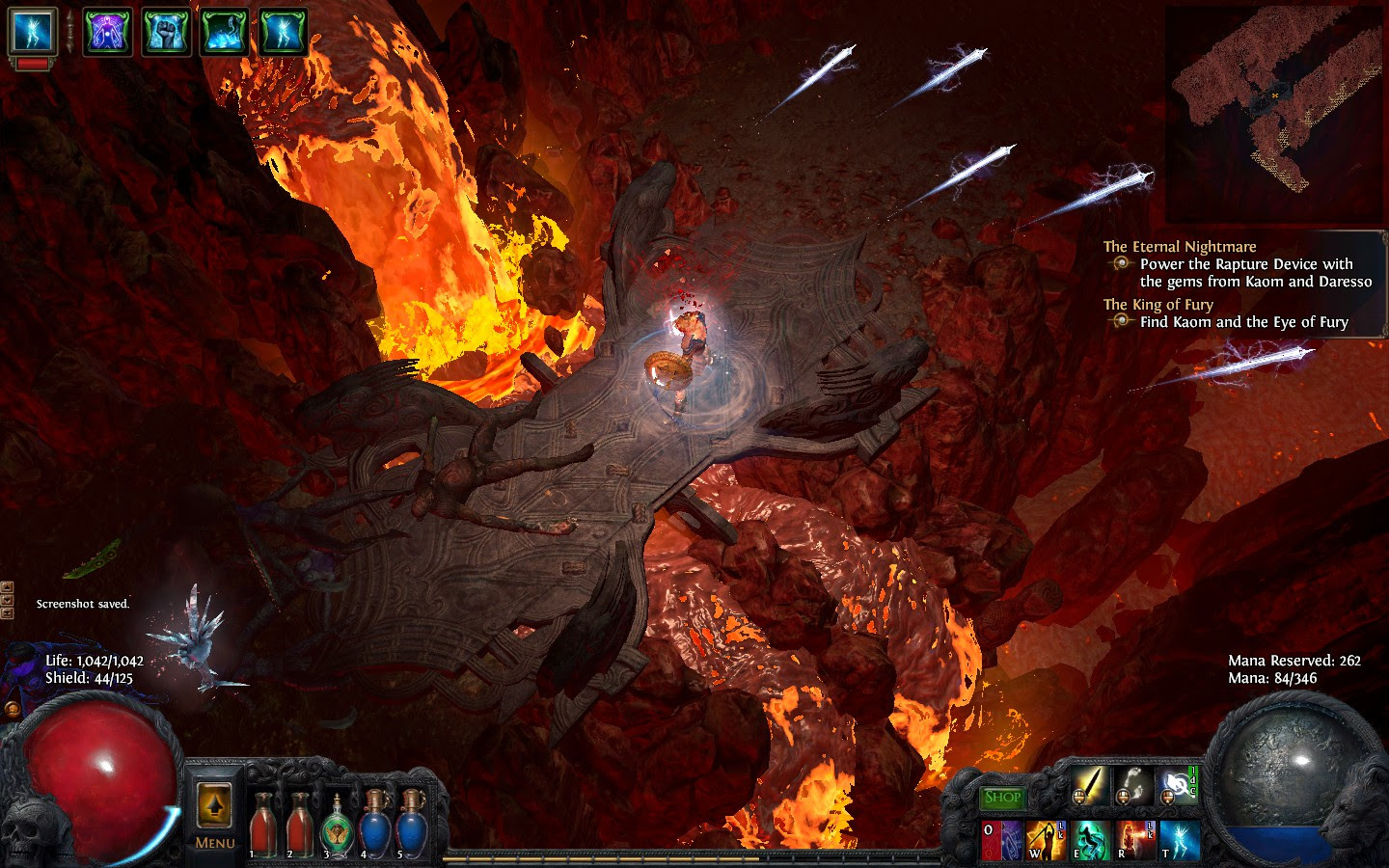
Task: Drink the green winged flask numbered 3
Action: point(336,827)
